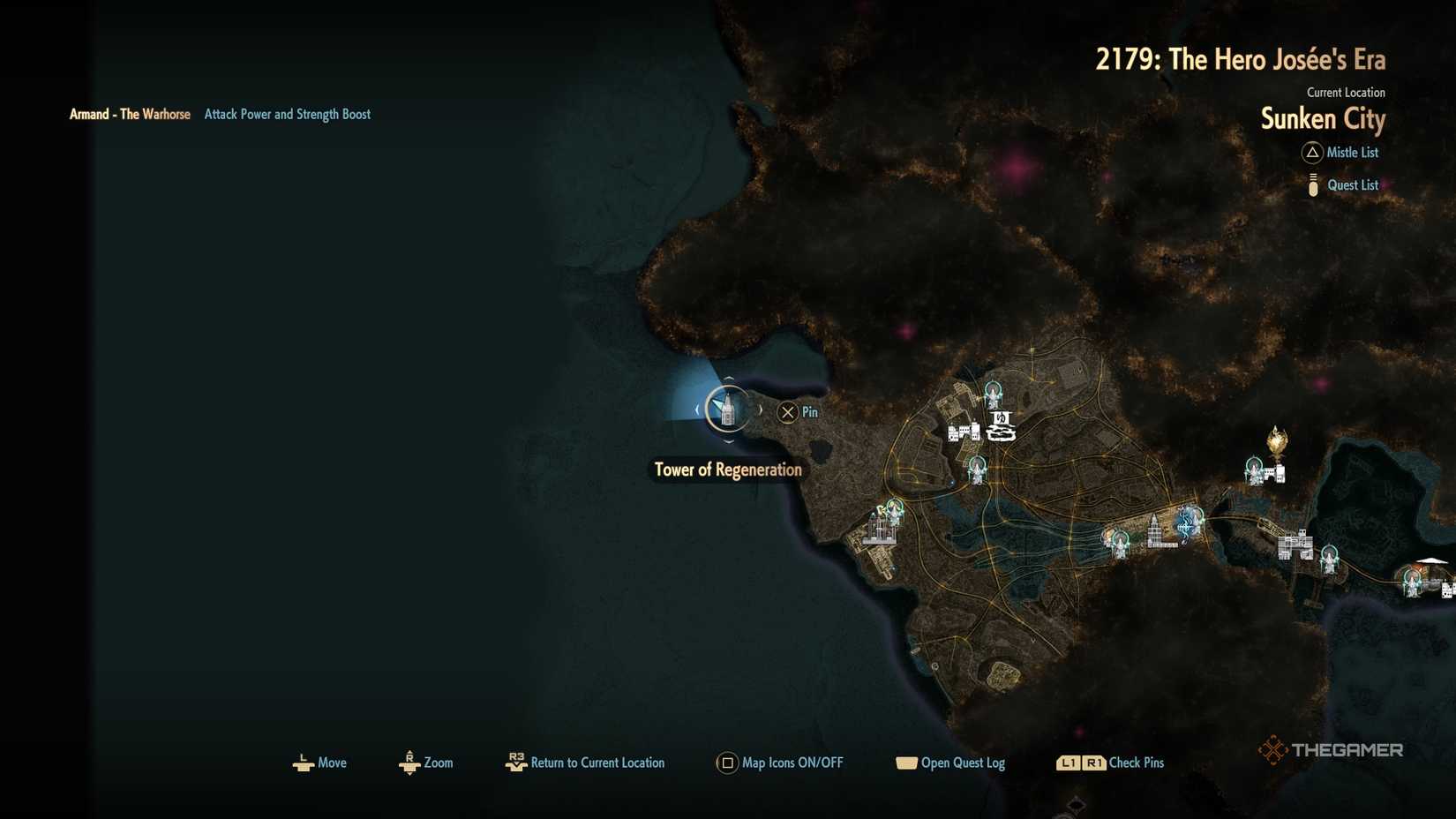Viewport: 1456px width, 819px height.
Task: Open Quest Log from the bottom bar
Action: coord(908,763)
